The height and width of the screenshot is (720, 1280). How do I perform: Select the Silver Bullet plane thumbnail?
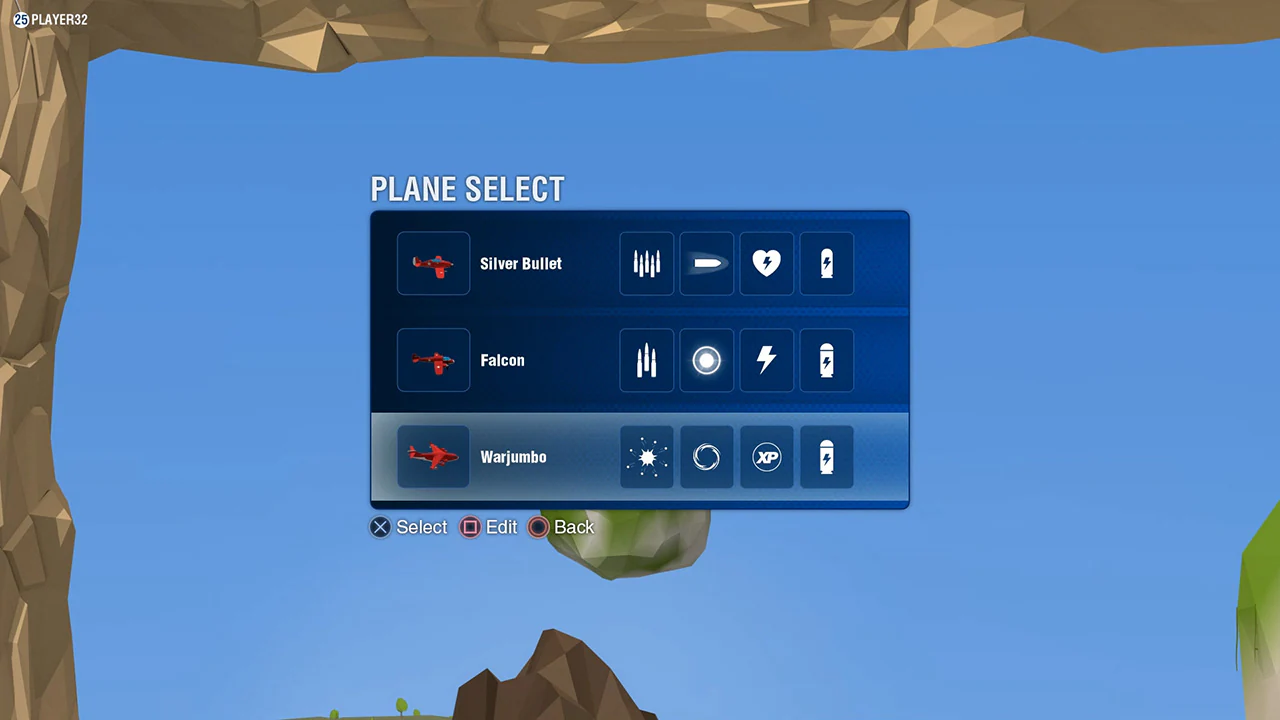click(x=433, y=263)
